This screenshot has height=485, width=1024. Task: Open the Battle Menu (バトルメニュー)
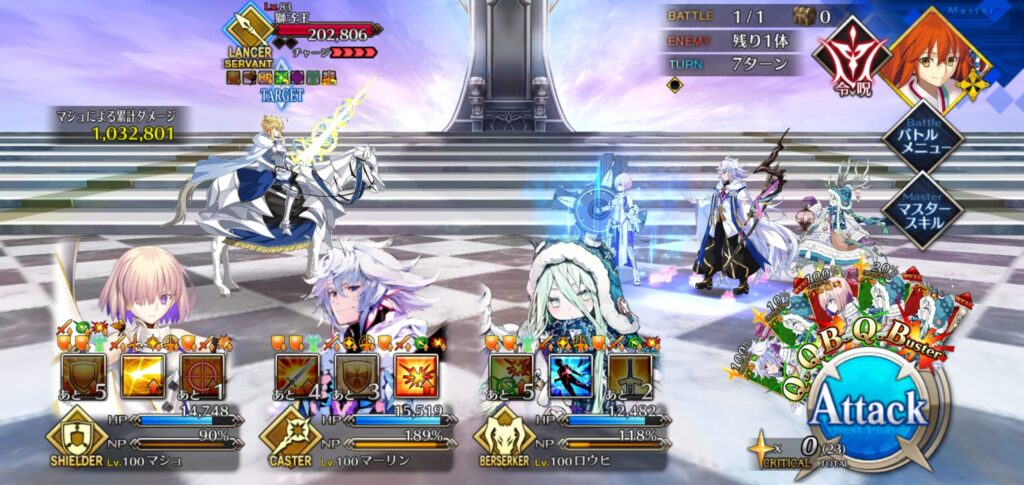point(922,138)
